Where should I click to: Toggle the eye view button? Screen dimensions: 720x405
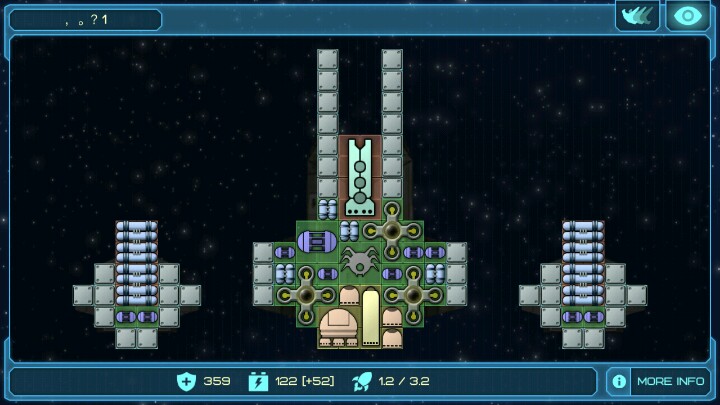click(x=687, y=16)
